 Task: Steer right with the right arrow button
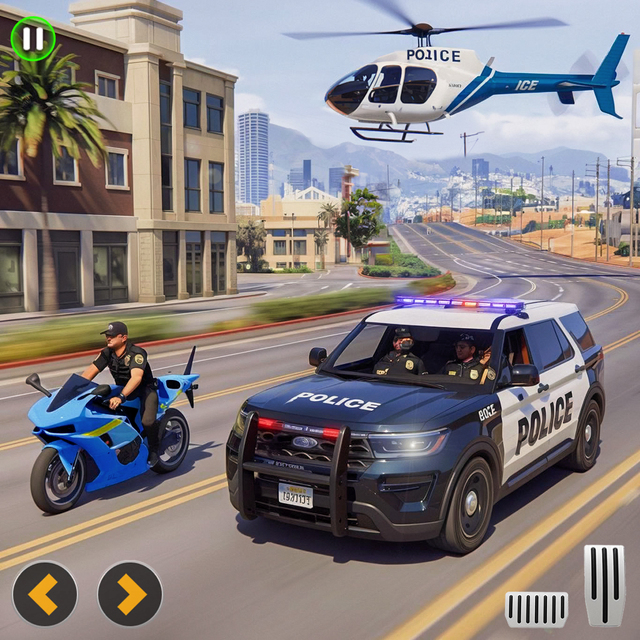click(130, 594)
